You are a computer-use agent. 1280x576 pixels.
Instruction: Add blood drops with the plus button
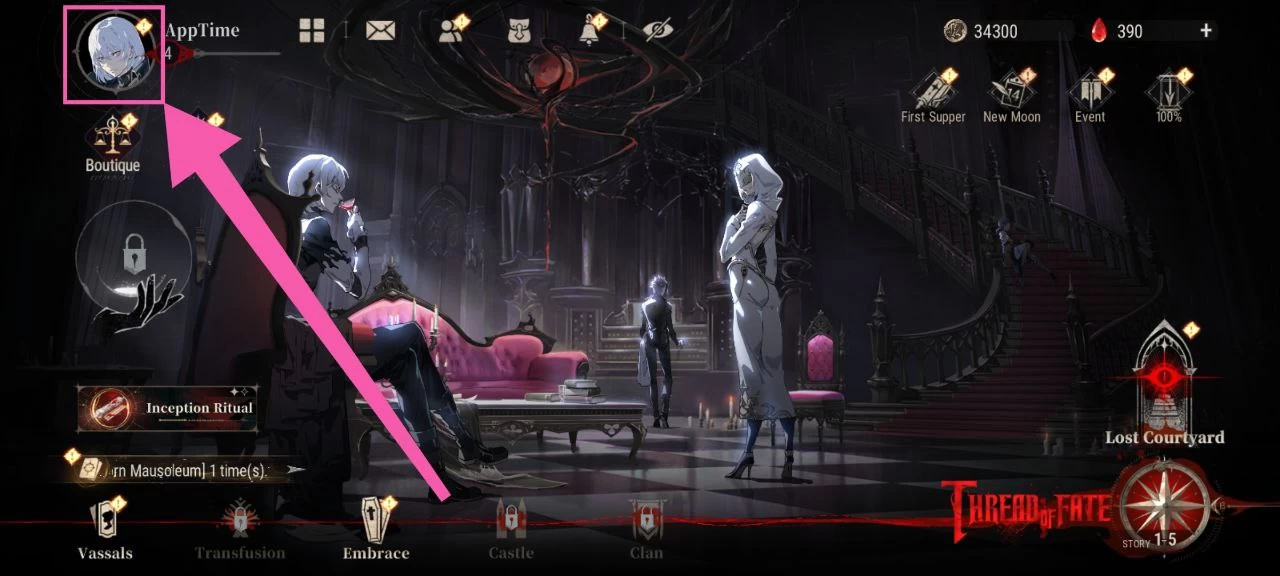click(x=1206, y=31)
